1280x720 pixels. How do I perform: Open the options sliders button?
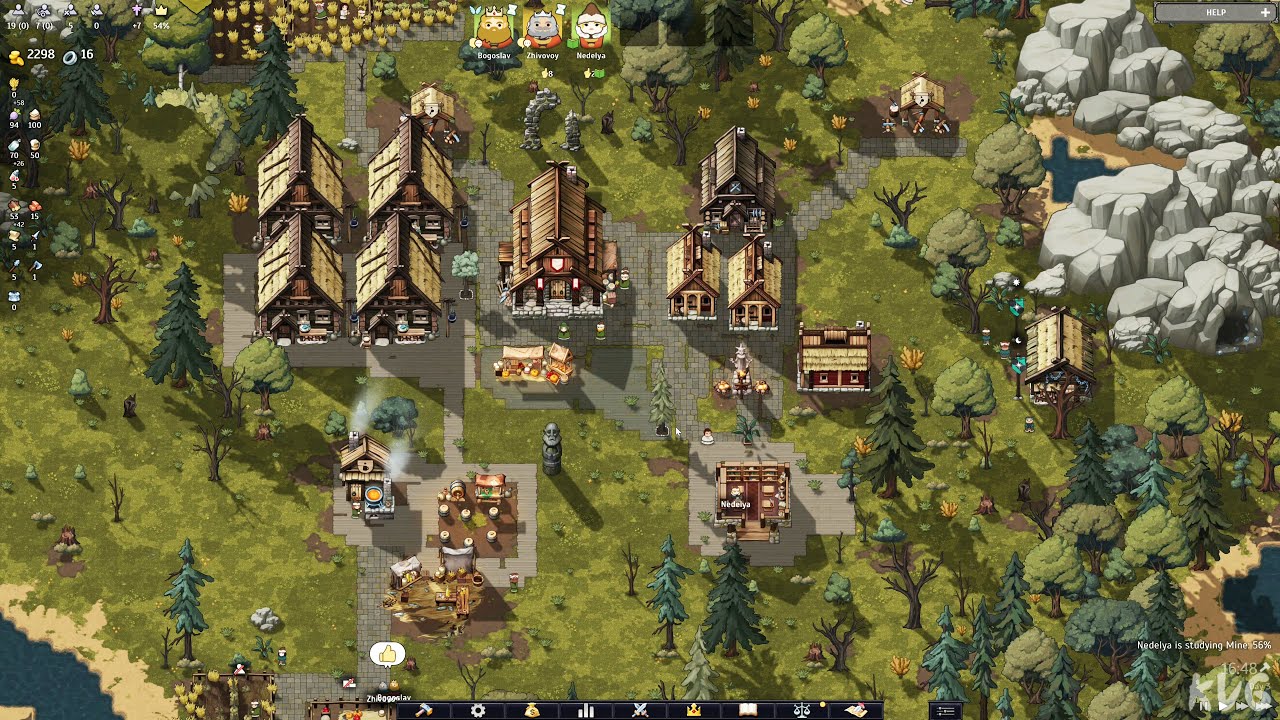click(945, 711)
